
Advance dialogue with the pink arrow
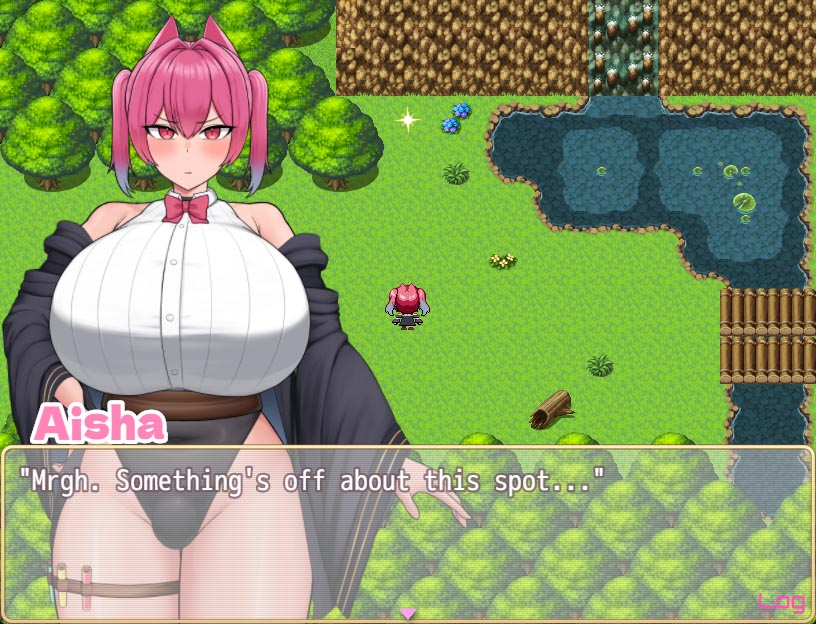coord(407,612)
